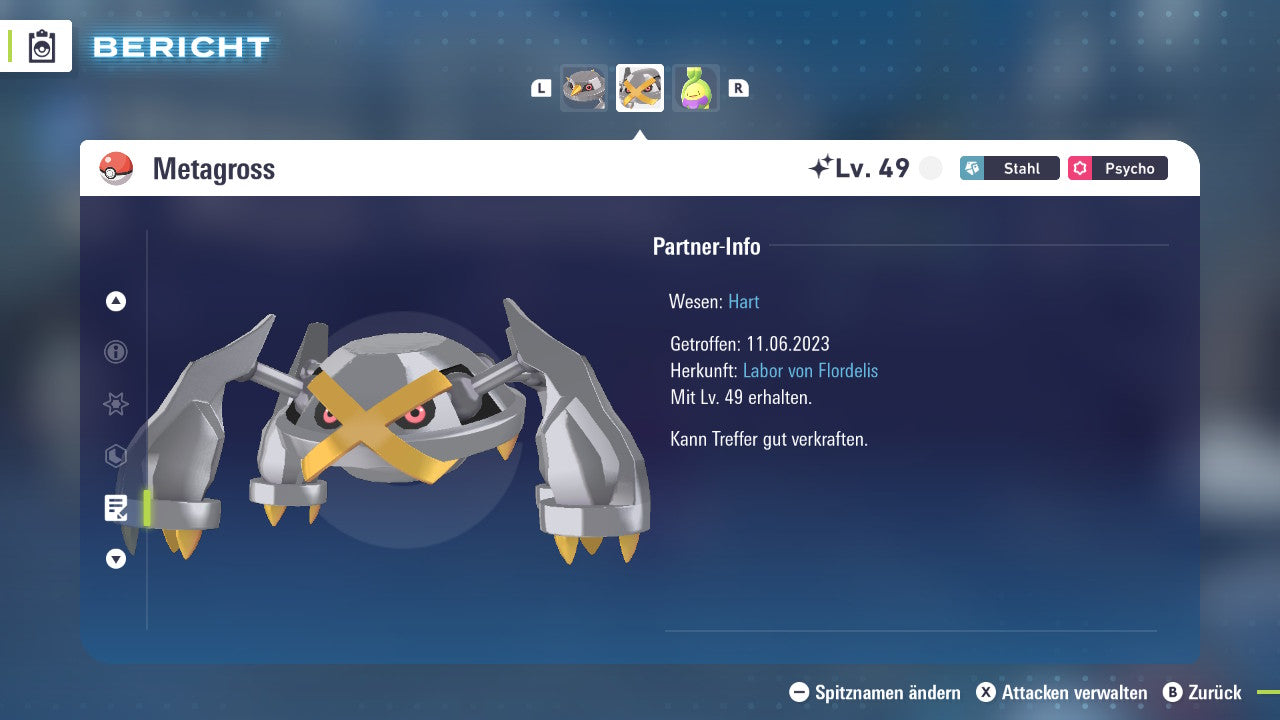Select the star ribbons icon in the sidebar
This screenshot has width=1280, height=720.
click(x=115, y=404)
